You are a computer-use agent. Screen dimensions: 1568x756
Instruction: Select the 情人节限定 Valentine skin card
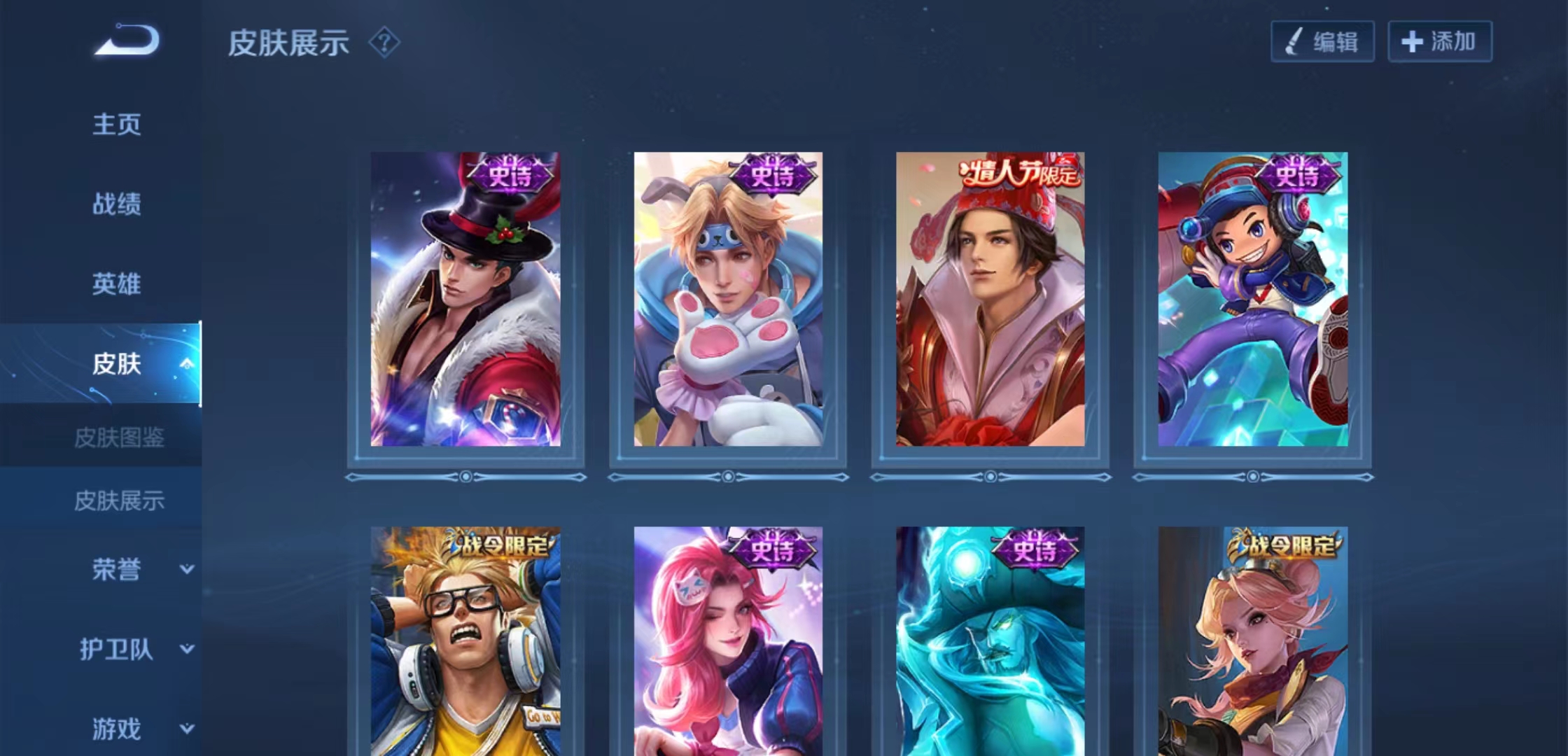(990, 300)
